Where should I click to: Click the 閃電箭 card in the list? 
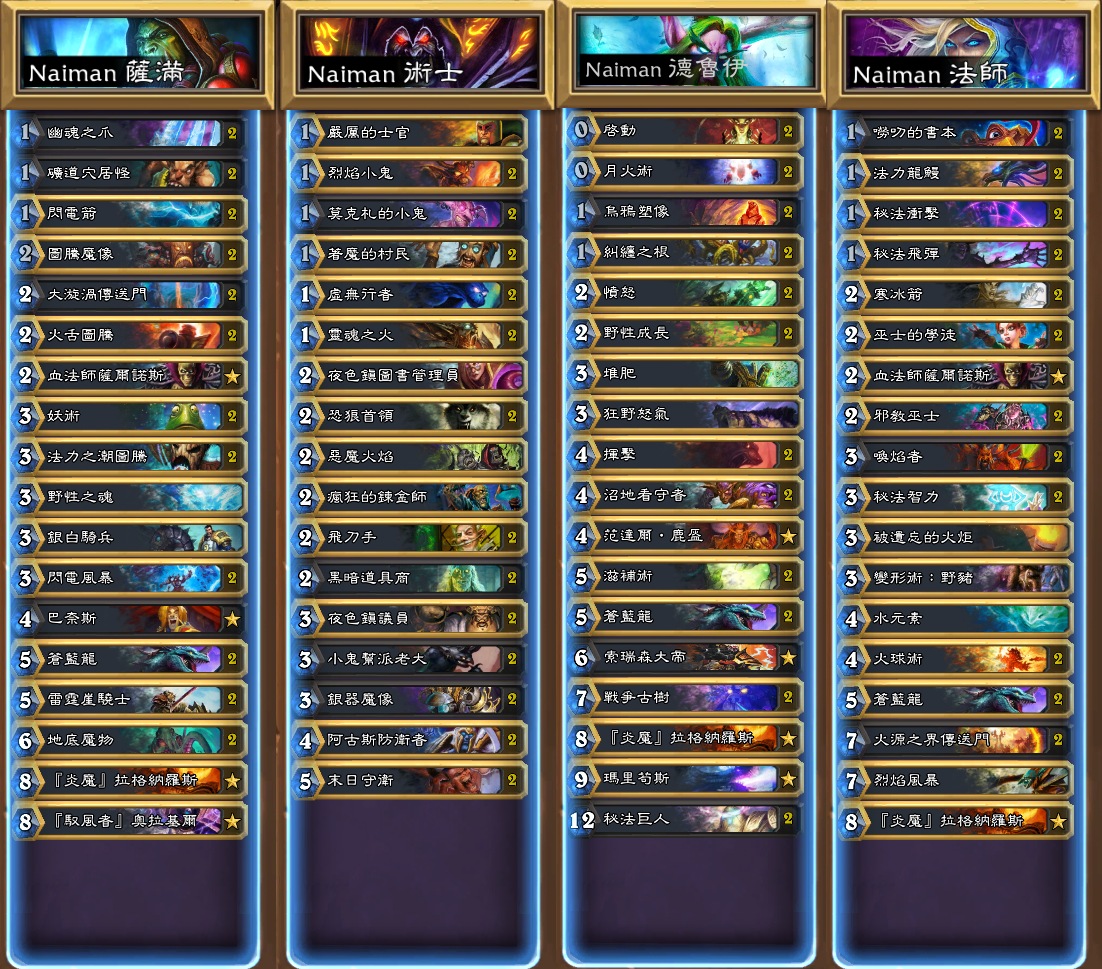click(x=130, y=213)
